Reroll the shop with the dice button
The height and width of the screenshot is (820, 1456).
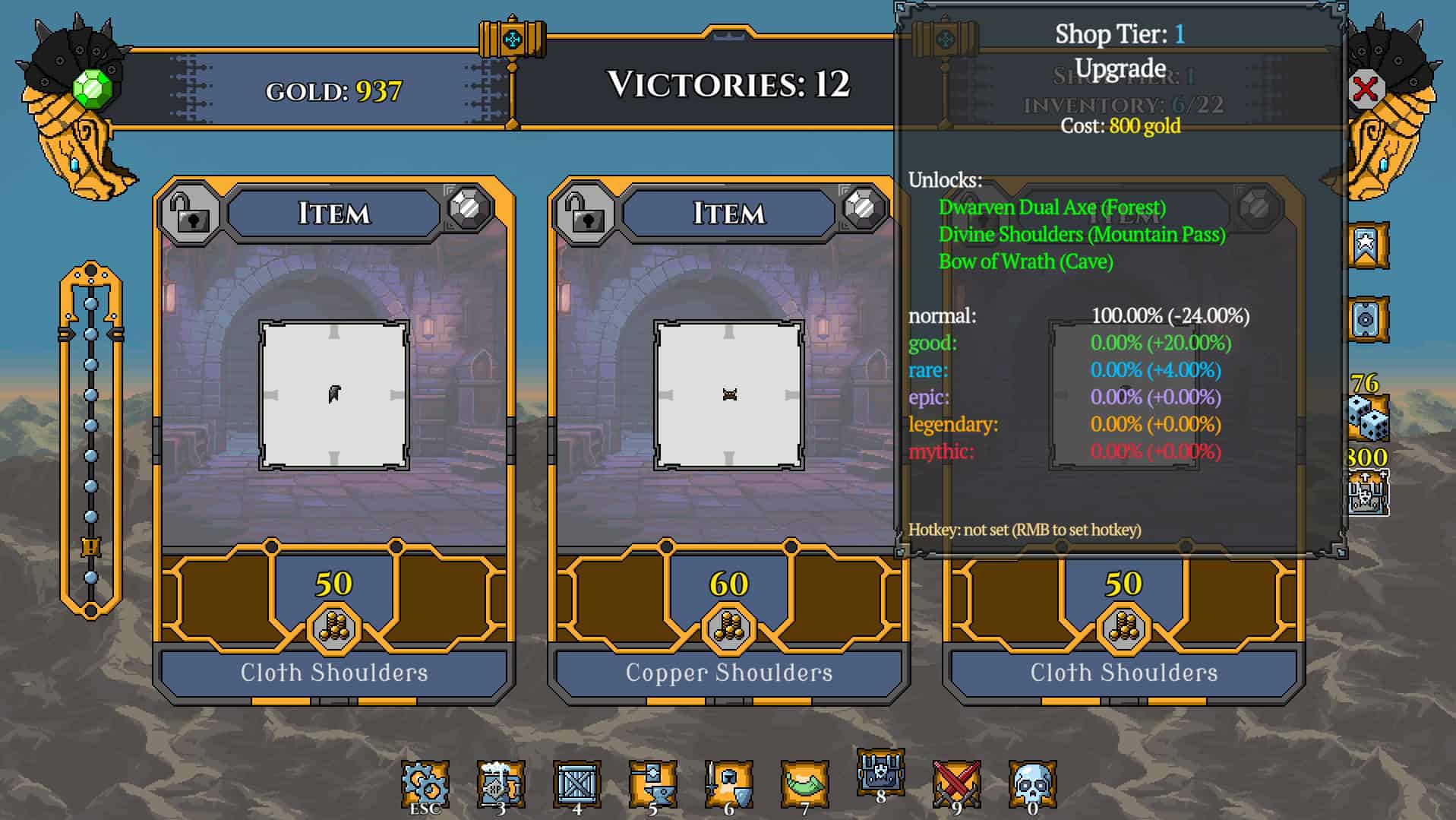[1368, 417]
